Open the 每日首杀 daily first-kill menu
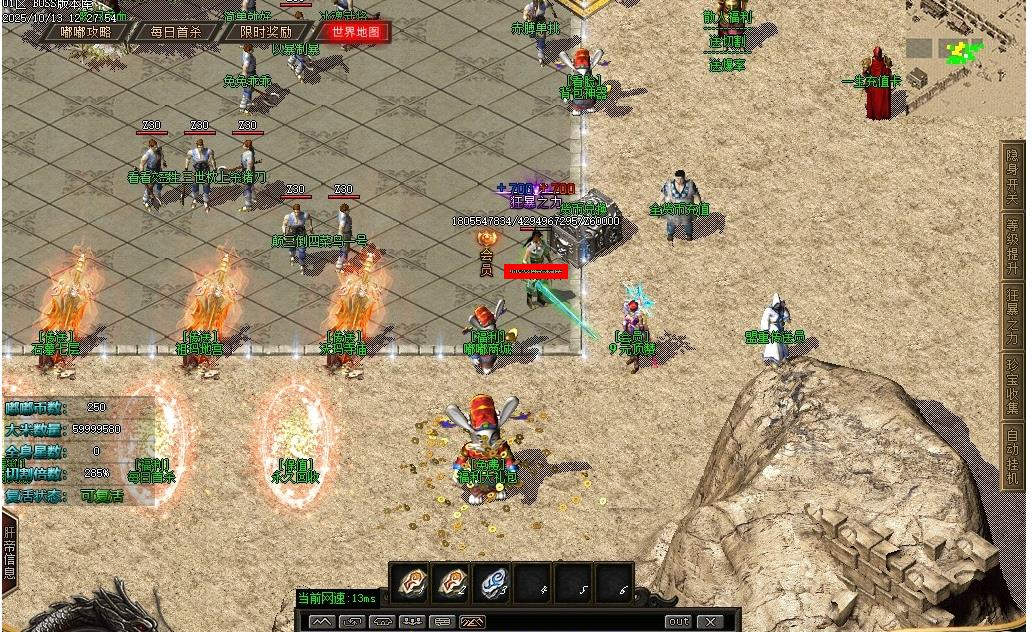 pyautogui.click(x=176, y=31)
